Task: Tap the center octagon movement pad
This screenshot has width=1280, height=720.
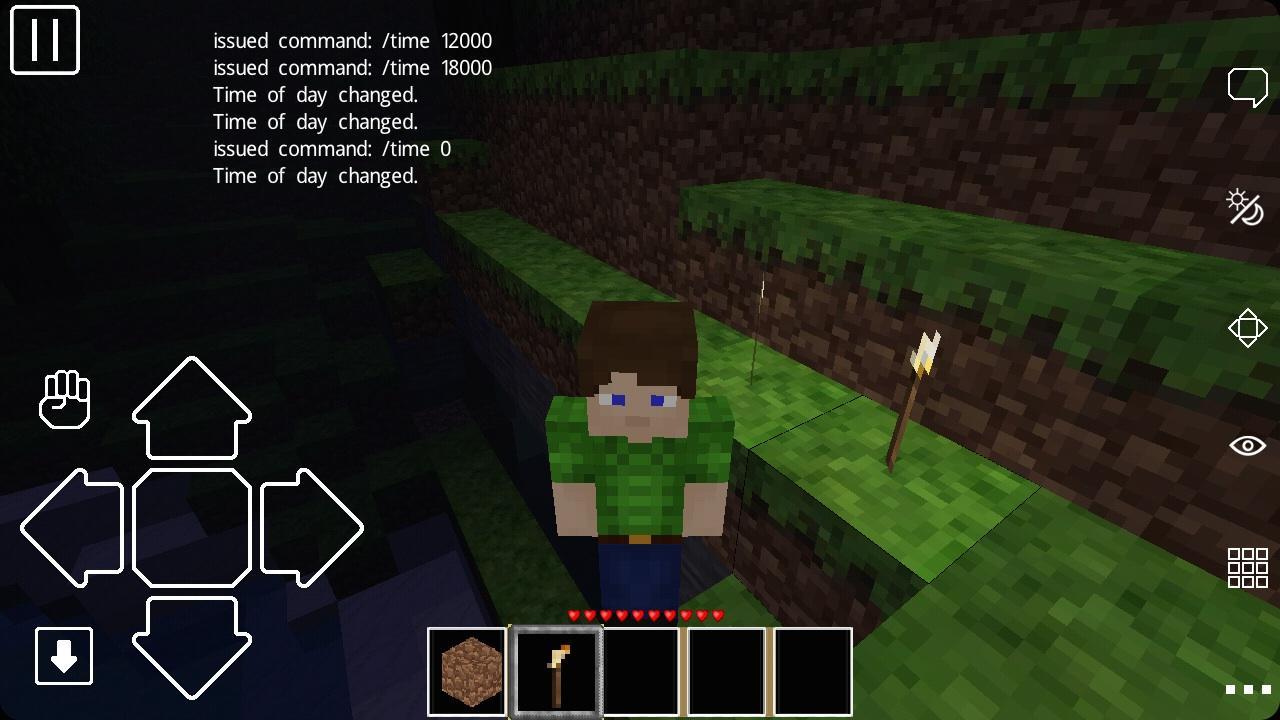Action: (x=192, y=527)
